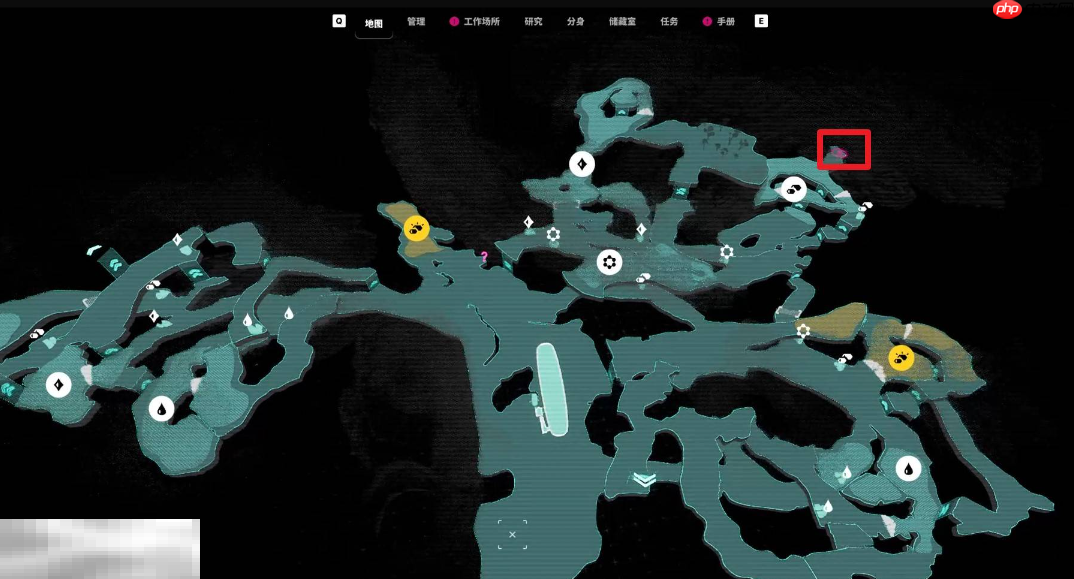Screen dimensions: 1074x579
Task: Show the 储藏室 storage tab
Action: coord(624,21)
